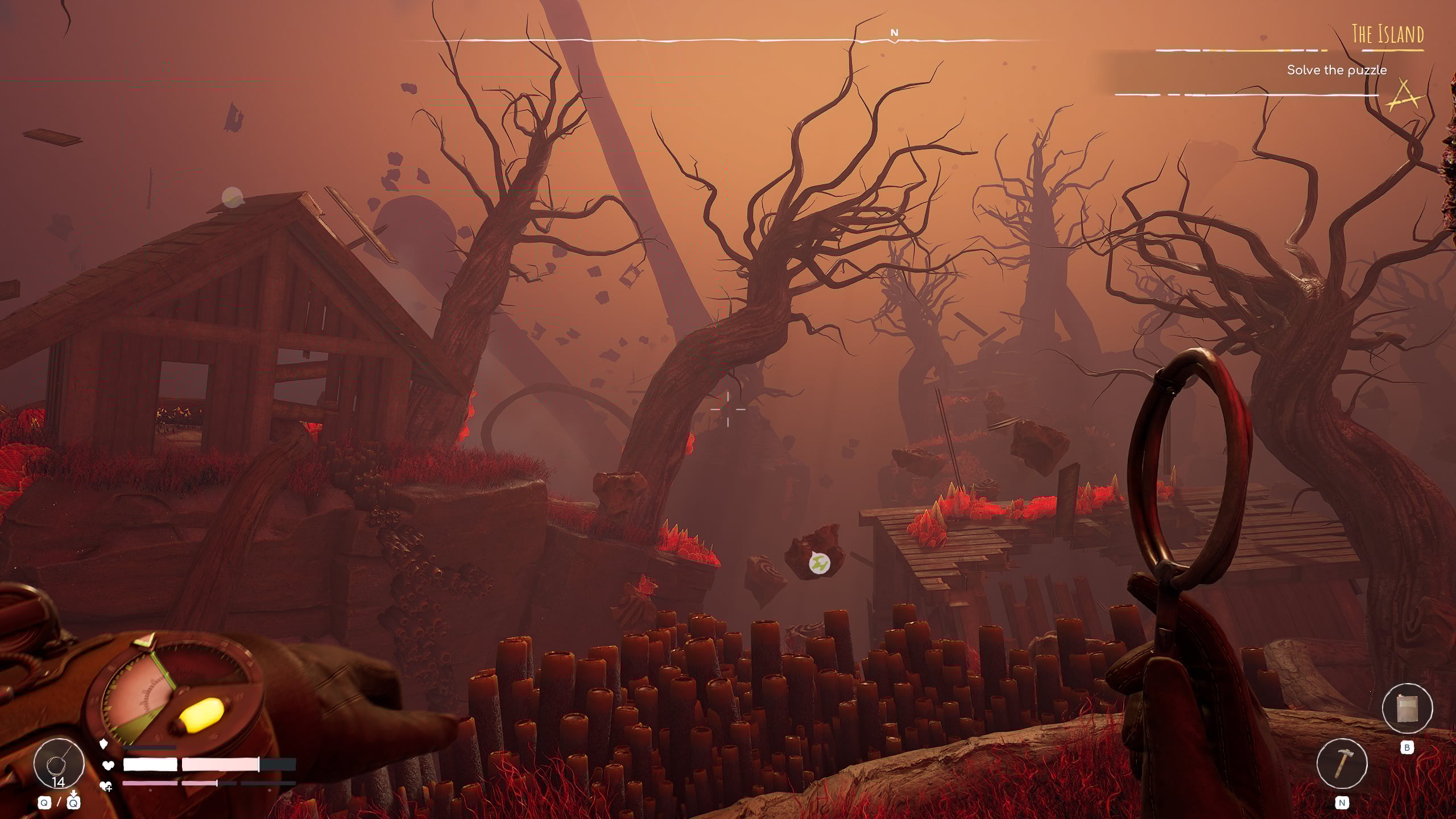Click the "Solve the puzzle" objective tracker

pos(1336,70)
